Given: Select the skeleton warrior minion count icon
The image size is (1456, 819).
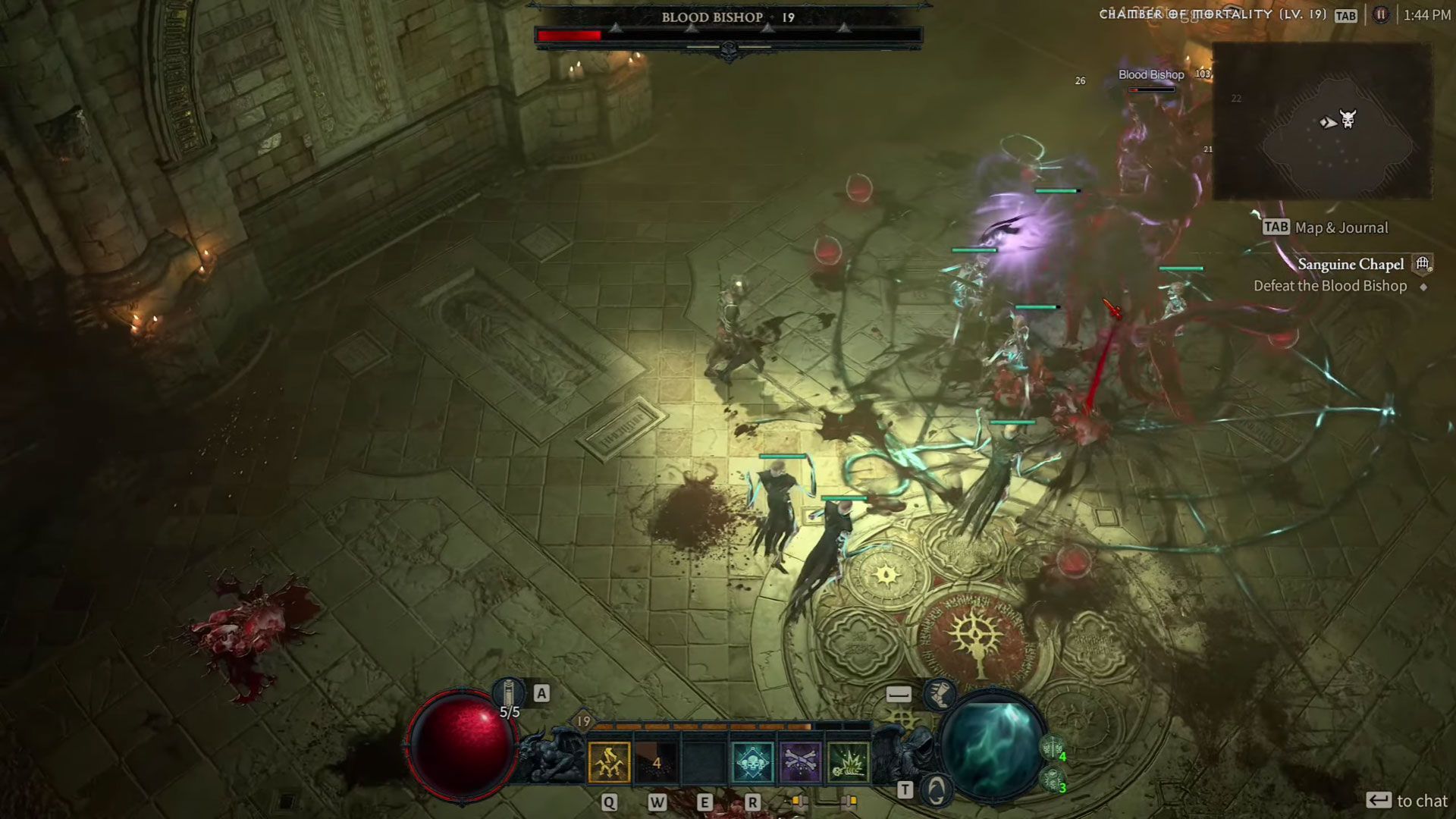Looking at the screenshot, I should 1052,749.
